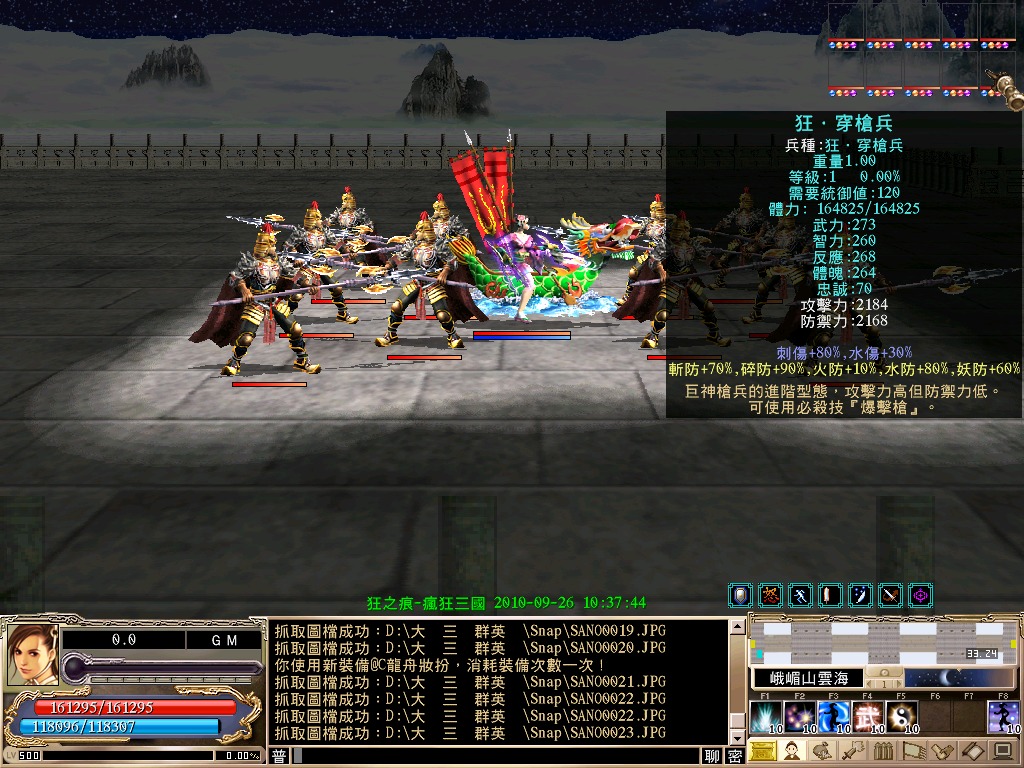Open the treasure chest menu button

coord(763,751)
